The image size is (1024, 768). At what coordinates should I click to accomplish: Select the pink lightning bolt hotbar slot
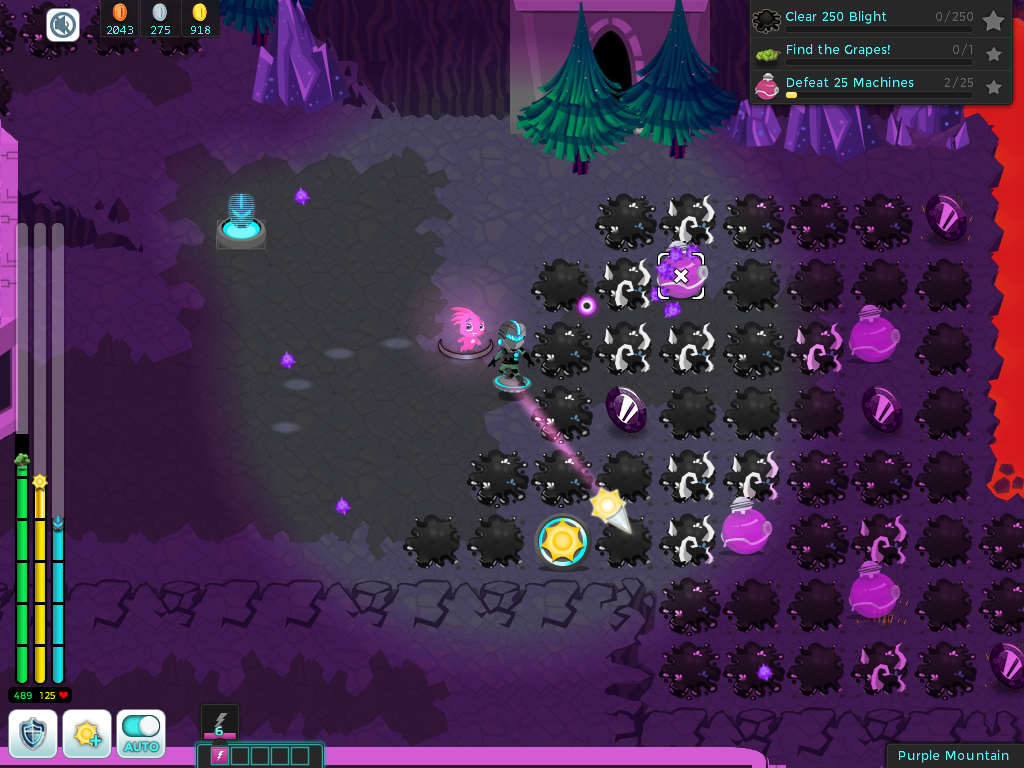(x=219, y=755)
